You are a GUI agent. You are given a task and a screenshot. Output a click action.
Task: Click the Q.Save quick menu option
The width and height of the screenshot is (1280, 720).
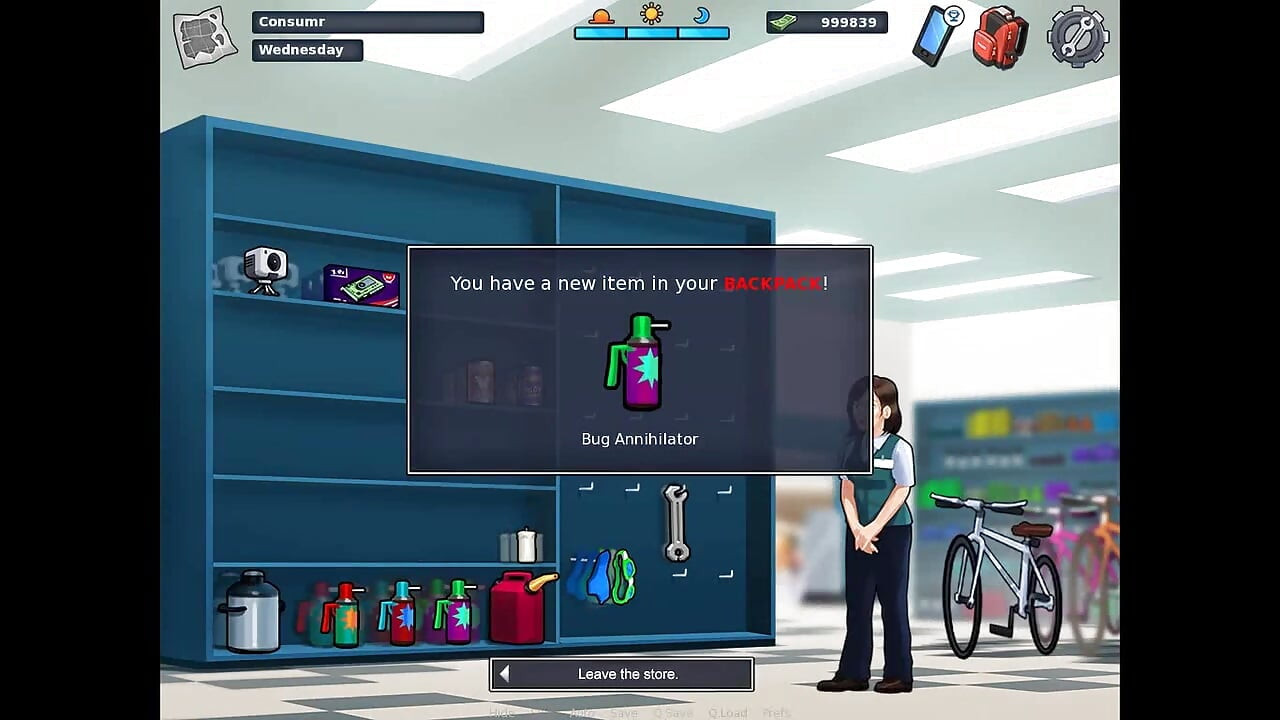672,713
